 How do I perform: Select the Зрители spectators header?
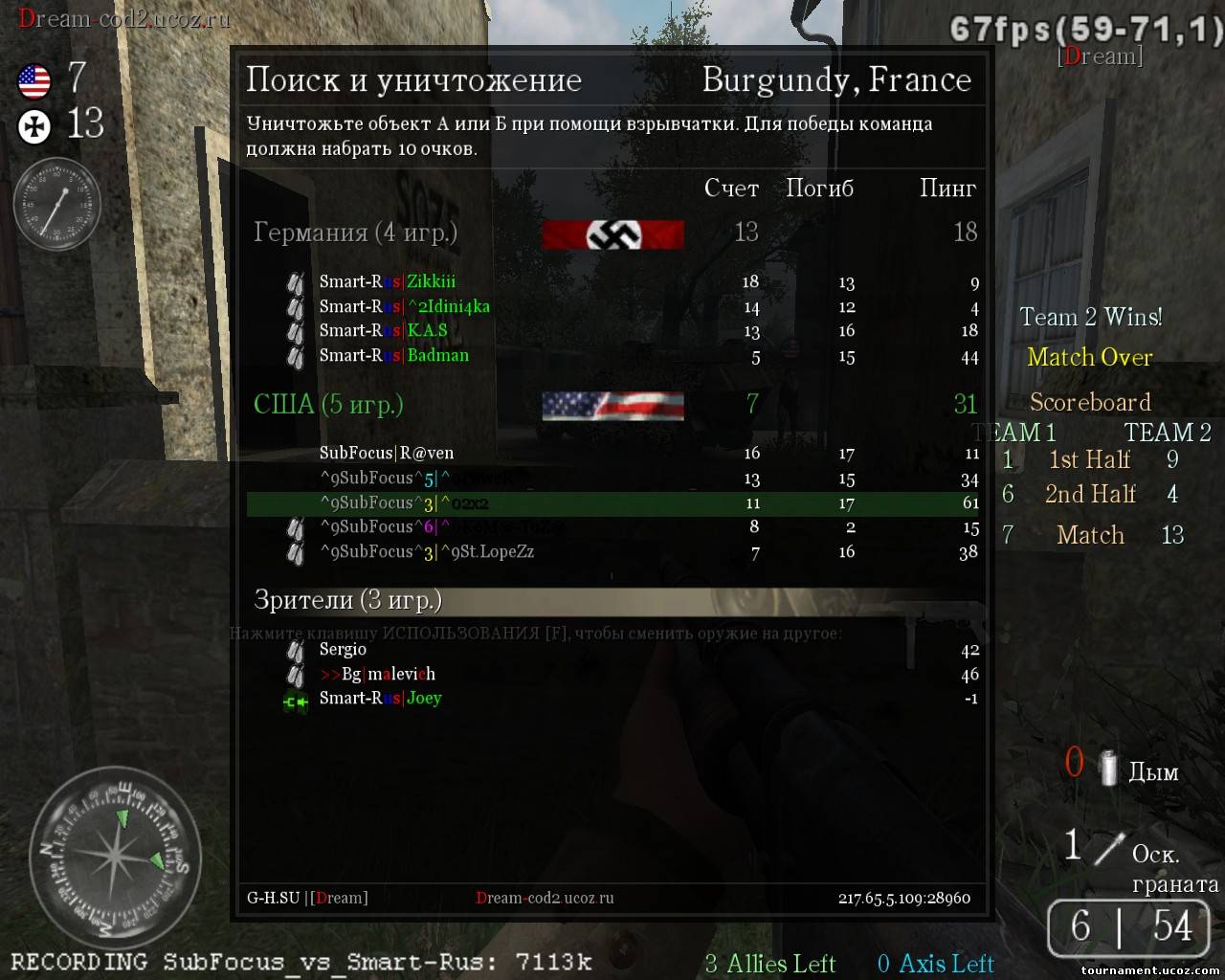tap(347, 600)
